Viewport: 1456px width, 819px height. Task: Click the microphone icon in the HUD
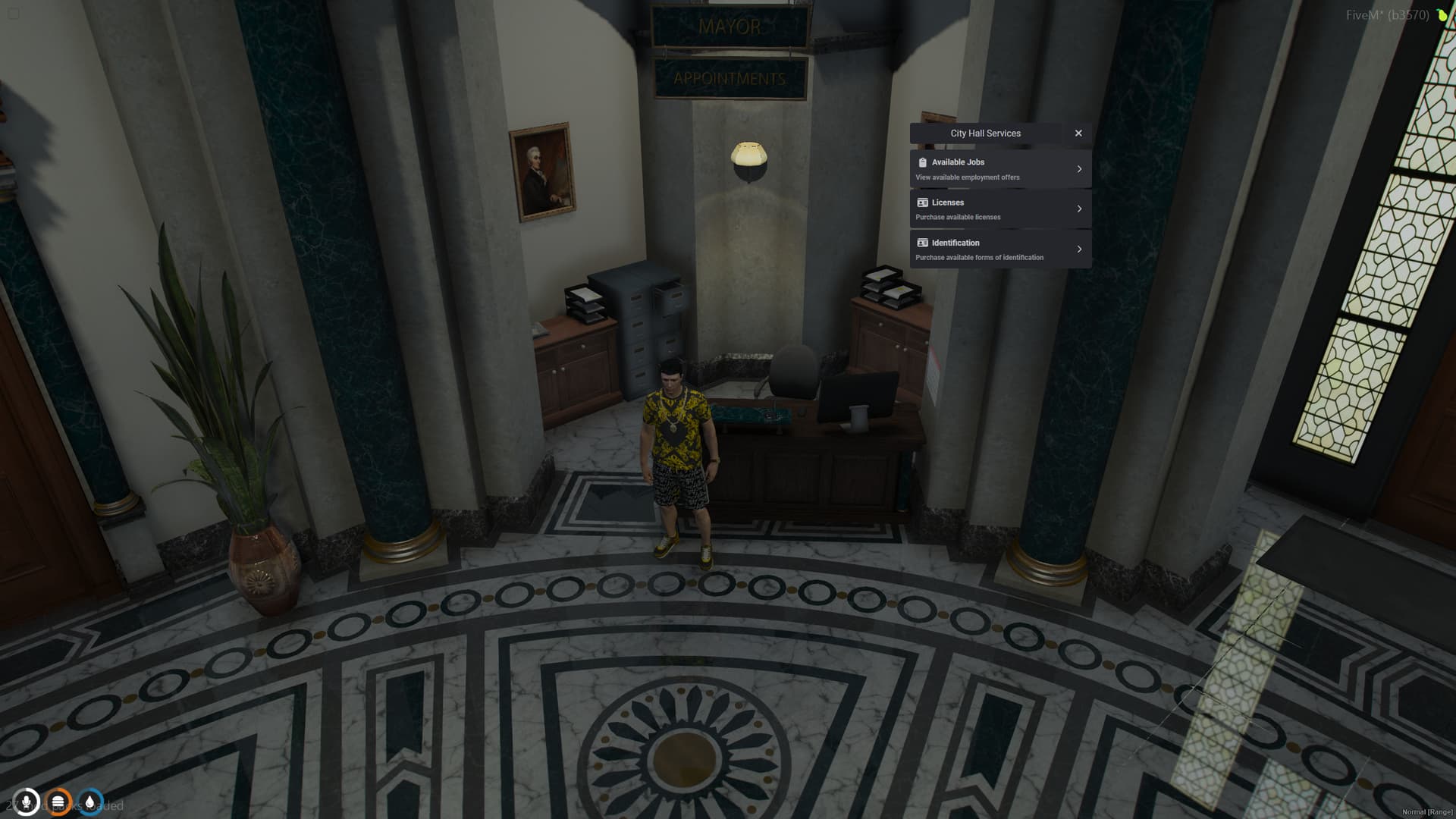tap(28, 802)
